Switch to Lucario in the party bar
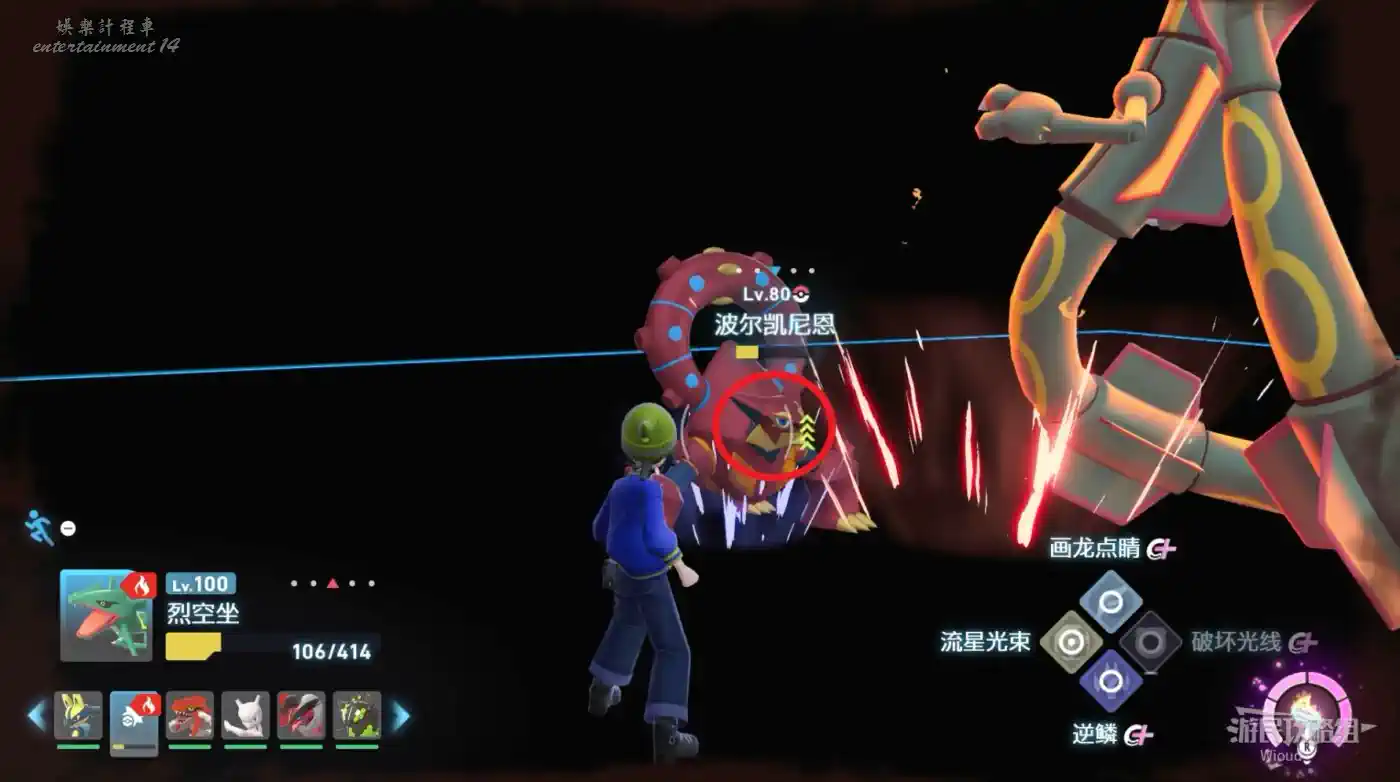 click(78, 715)
